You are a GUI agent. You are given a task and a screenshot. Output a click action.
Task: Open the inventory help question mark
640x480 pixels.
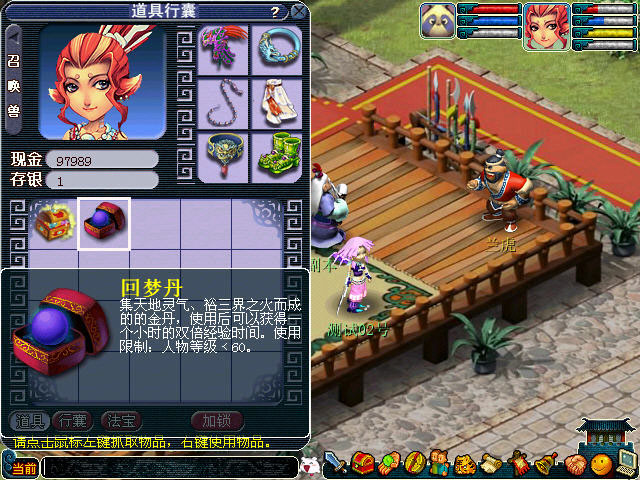[274, 12]
